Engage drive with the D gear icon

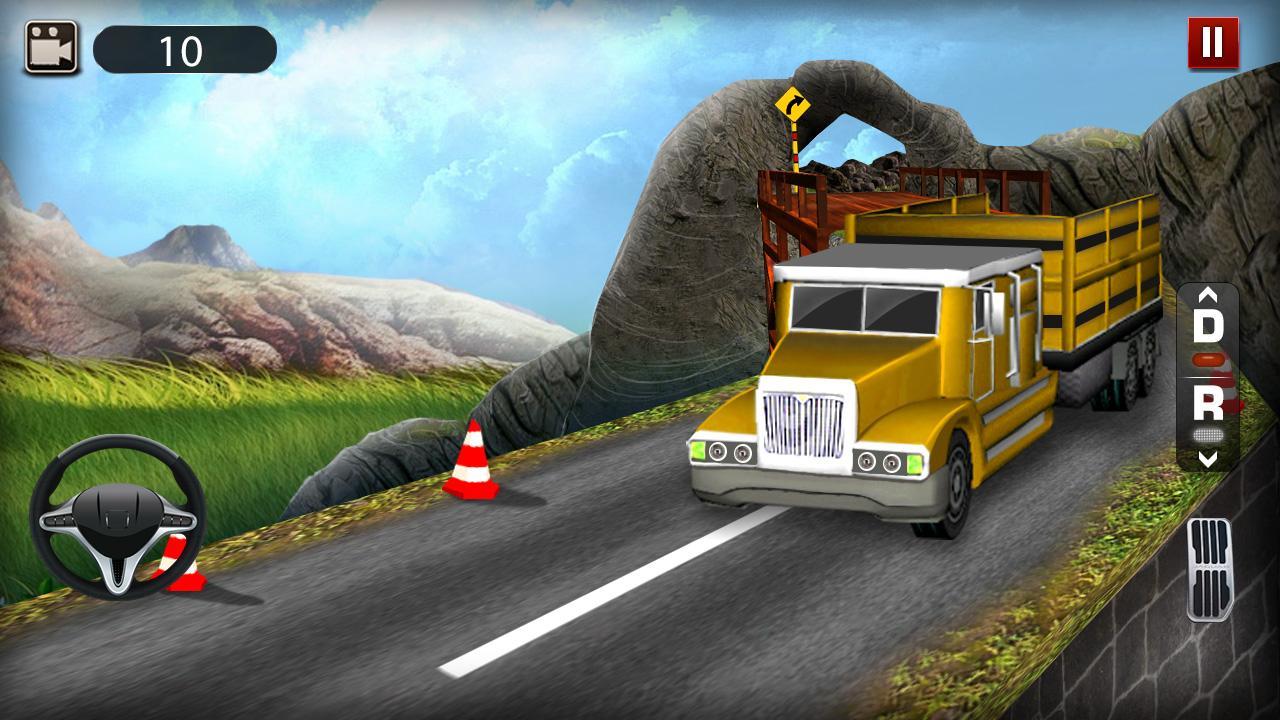coord(1209,326)
